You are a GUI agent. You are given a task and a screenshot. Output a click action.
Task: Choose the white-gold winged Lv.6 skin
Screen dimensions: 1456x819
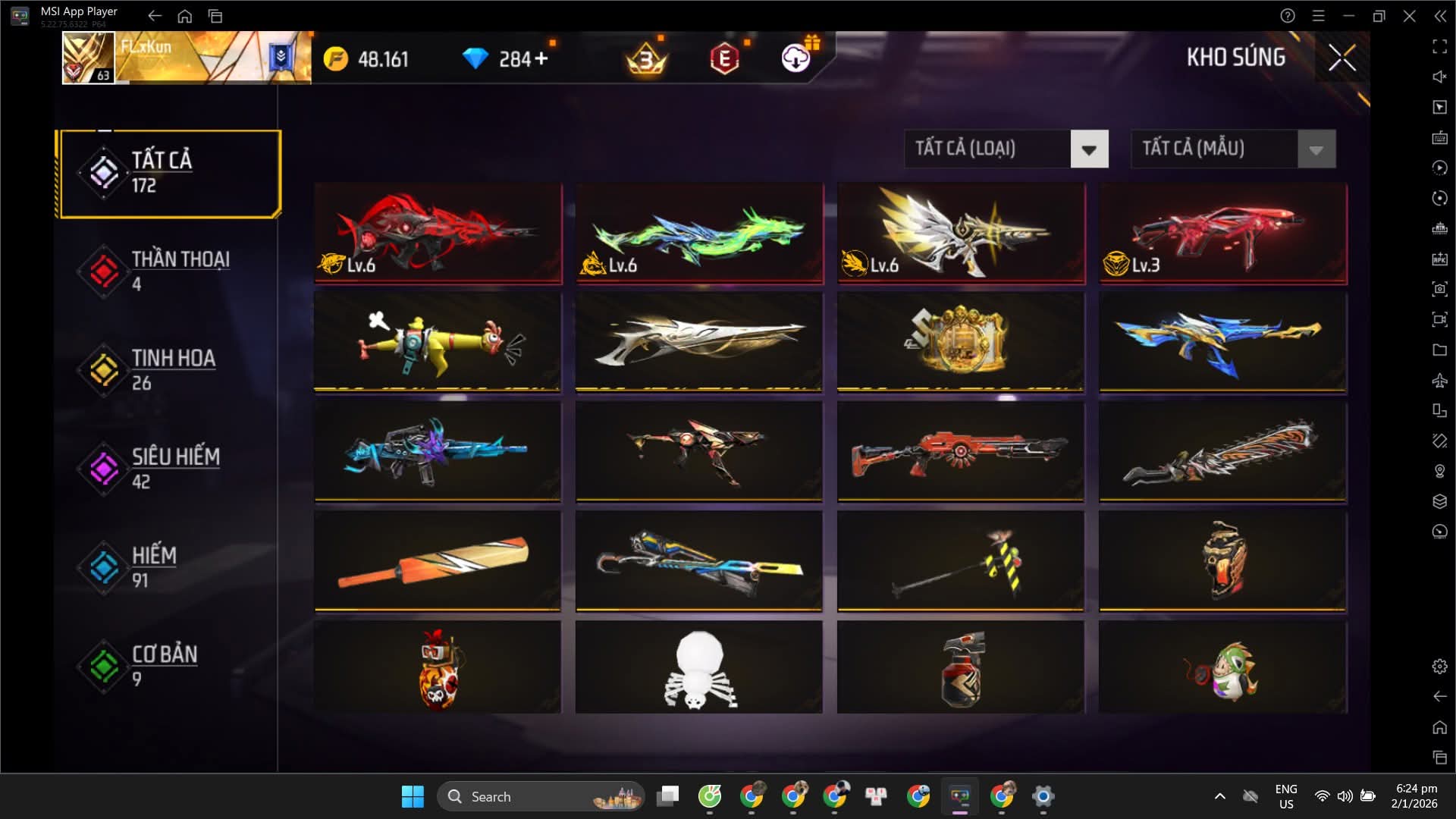961,233
